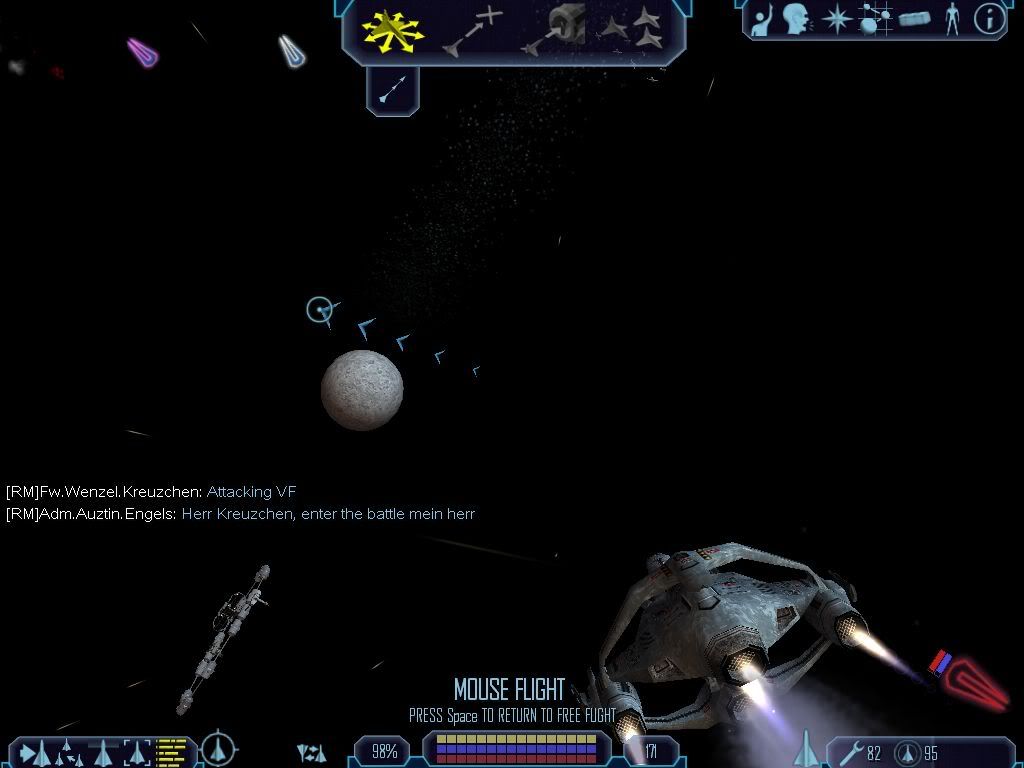Open the star-shaped Nav Map icon
1024x768 pixels.
click(x=835, y=20)
